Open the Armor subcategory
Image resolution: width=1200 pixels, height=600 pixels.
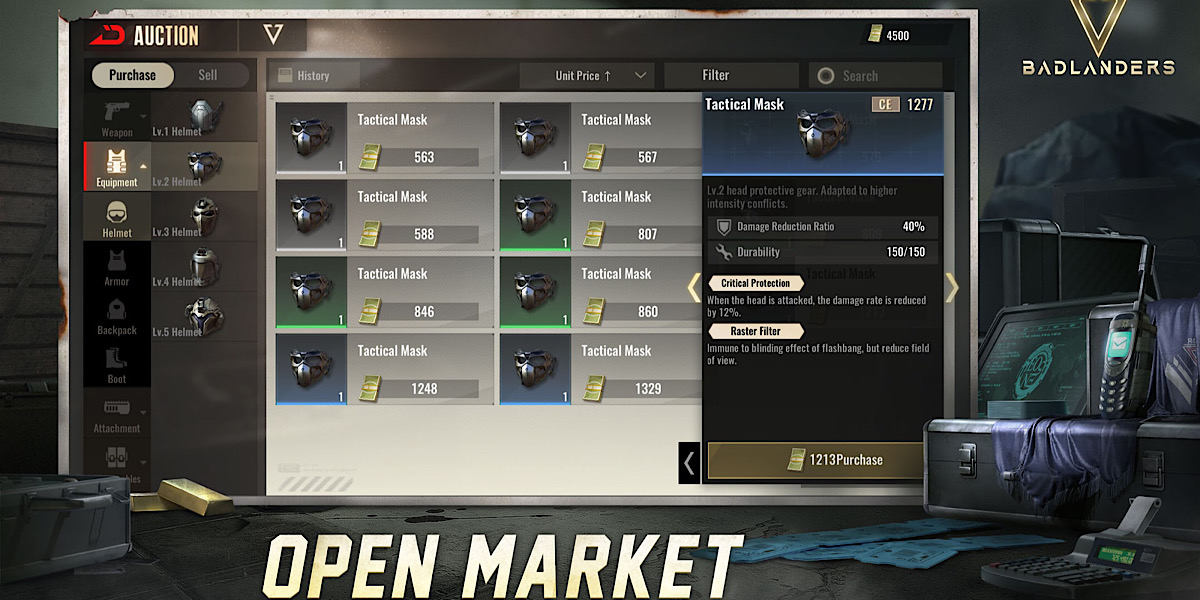pos(117,267)
